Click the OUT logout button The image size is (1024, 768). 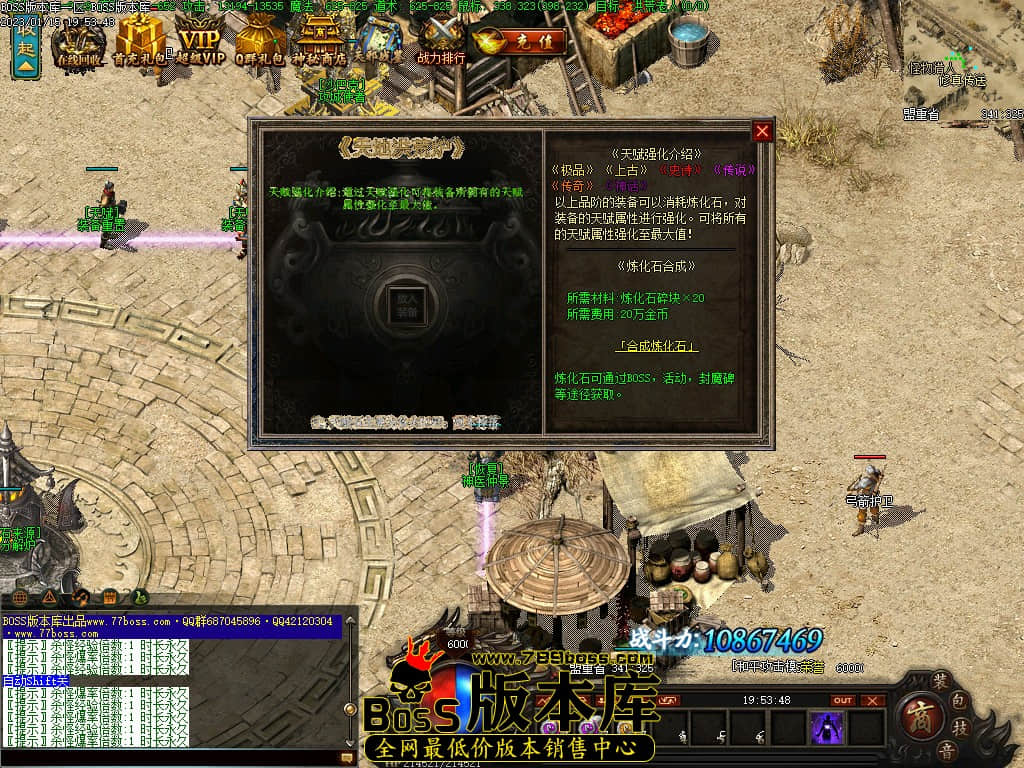(843, 700)
